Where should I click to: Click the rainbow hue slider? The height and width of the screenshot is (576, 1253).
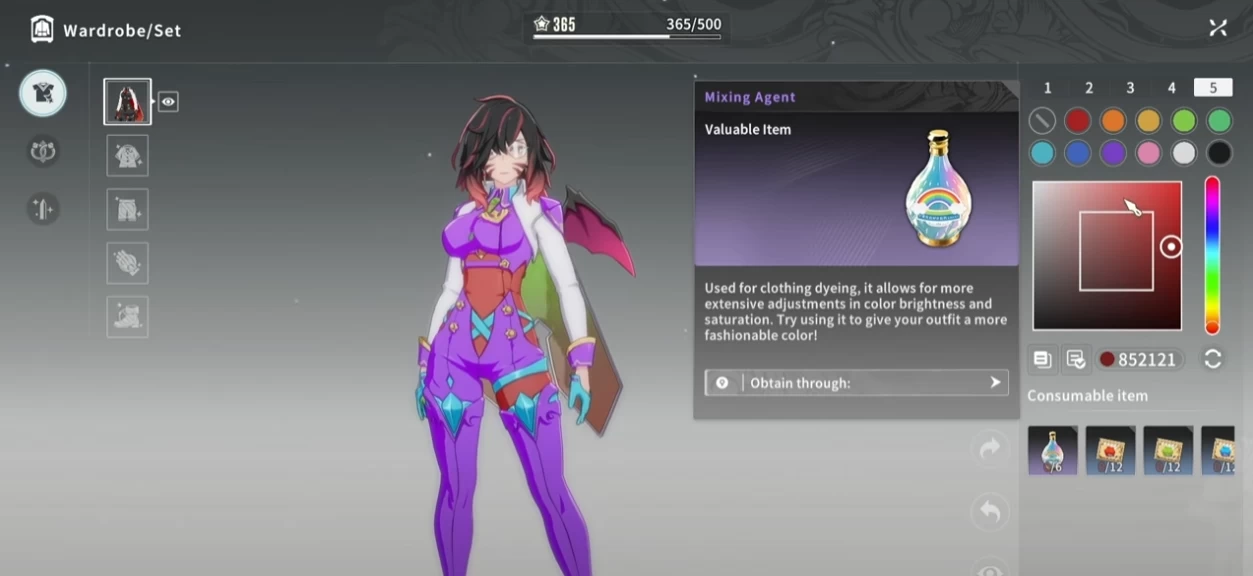(1212, 255)
